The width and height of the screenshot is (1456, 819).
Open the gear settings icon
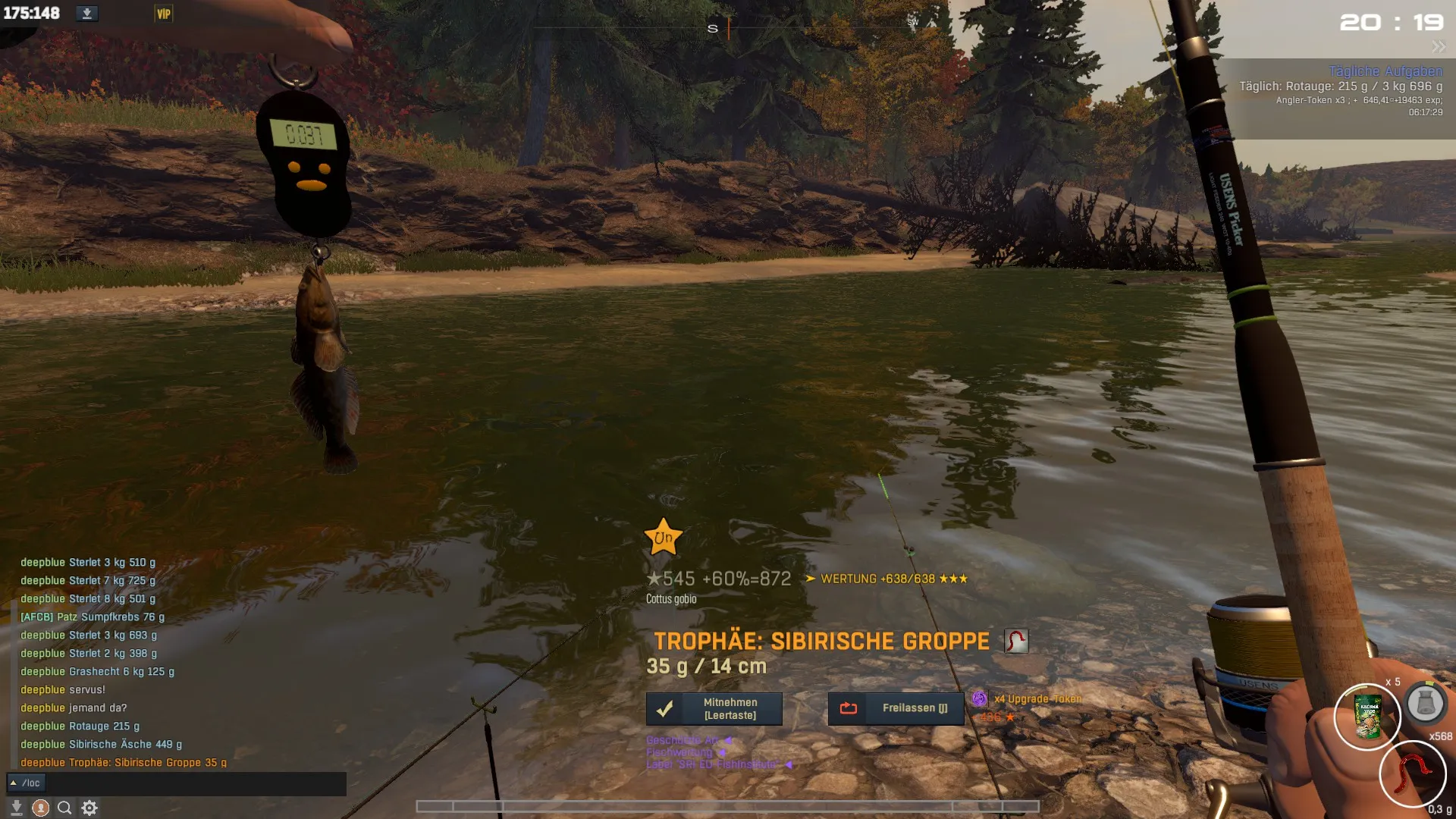coord(89,808)
